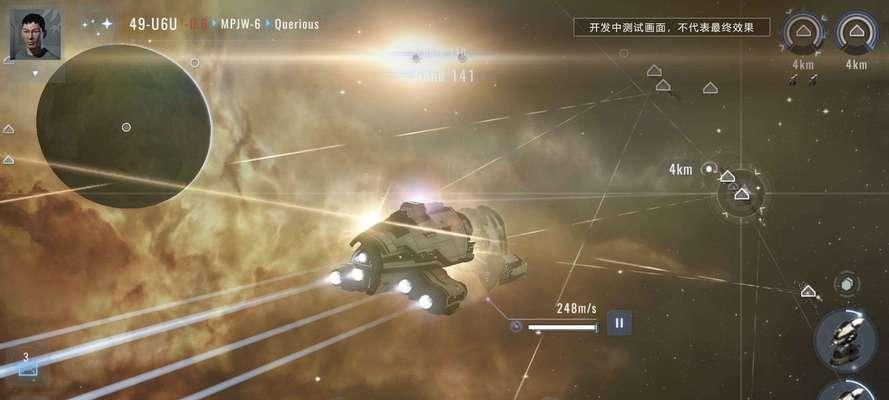Expand the small arrow under the portrait

(35, 73)
